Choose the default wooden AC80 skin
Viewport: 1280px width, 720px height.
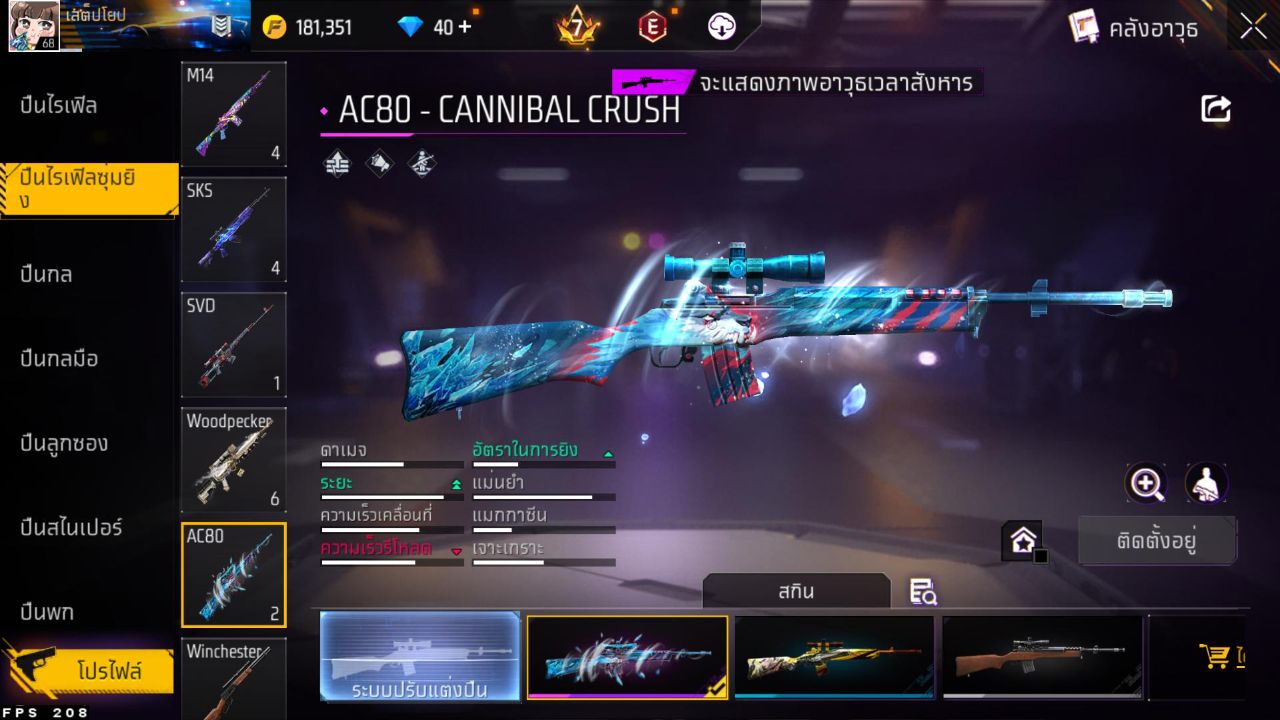coord(1042,656)
